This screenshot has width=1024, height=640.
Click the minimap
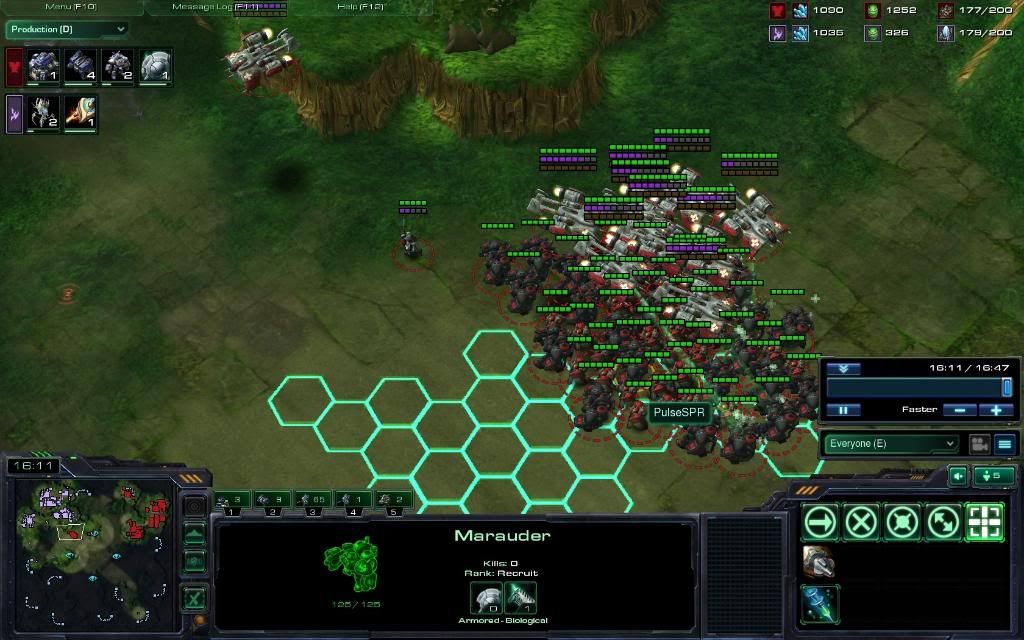[x=90, y=547]
